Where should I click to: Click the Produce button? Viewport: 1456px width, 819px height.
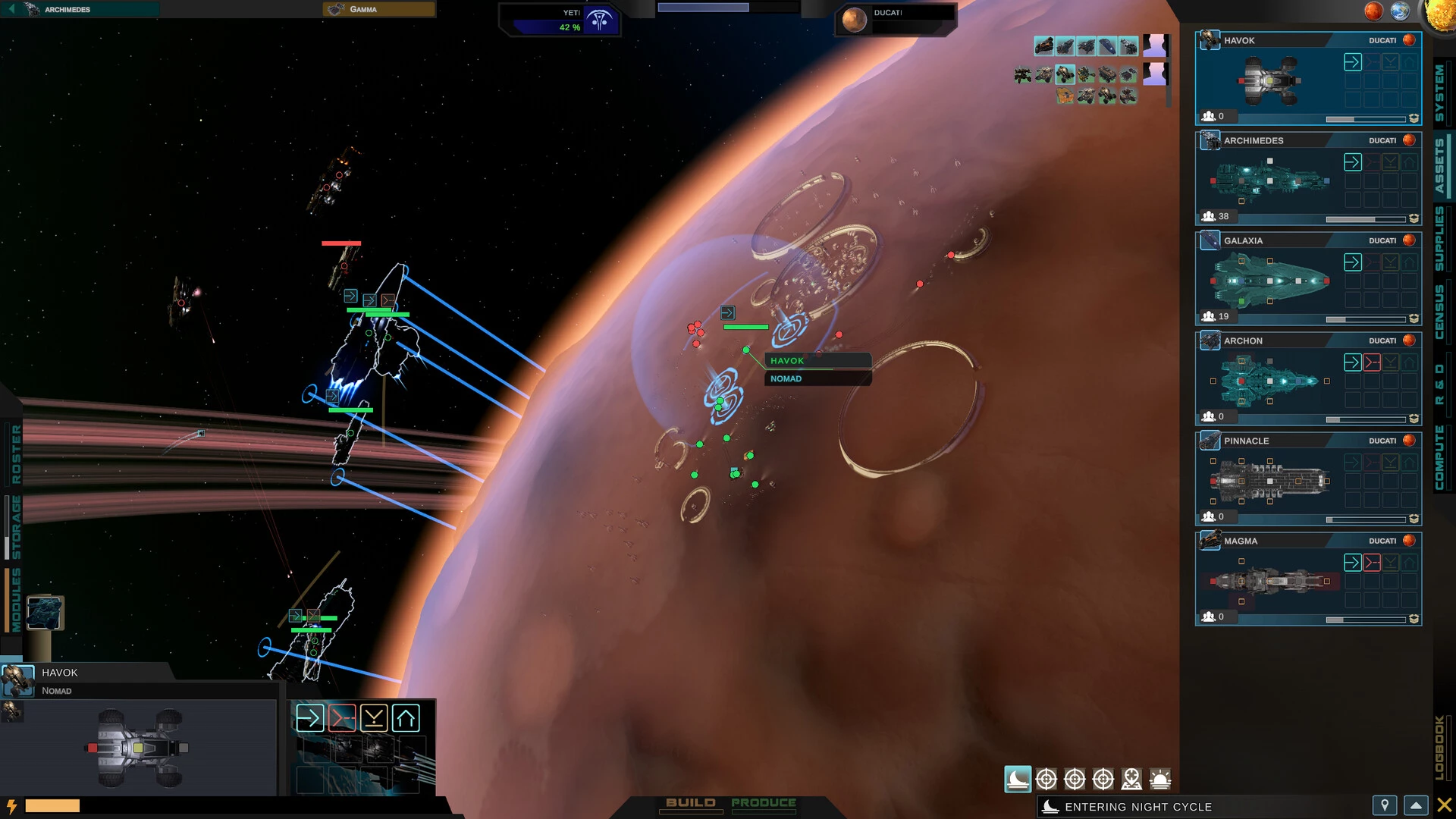[x=764, y=803]
